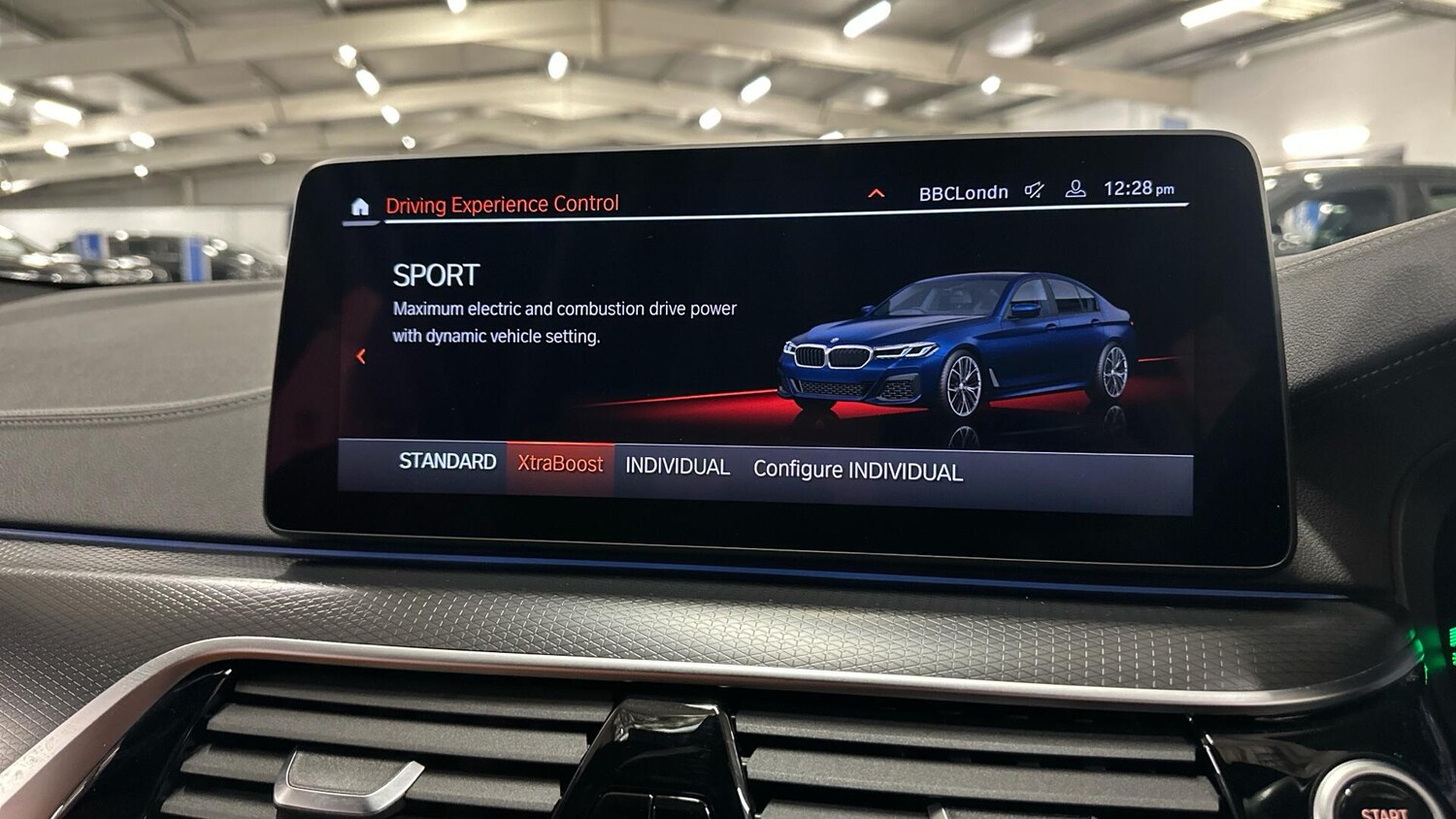
Task: Select the STANDARD sport mode
Action: [x=447, y=462]
